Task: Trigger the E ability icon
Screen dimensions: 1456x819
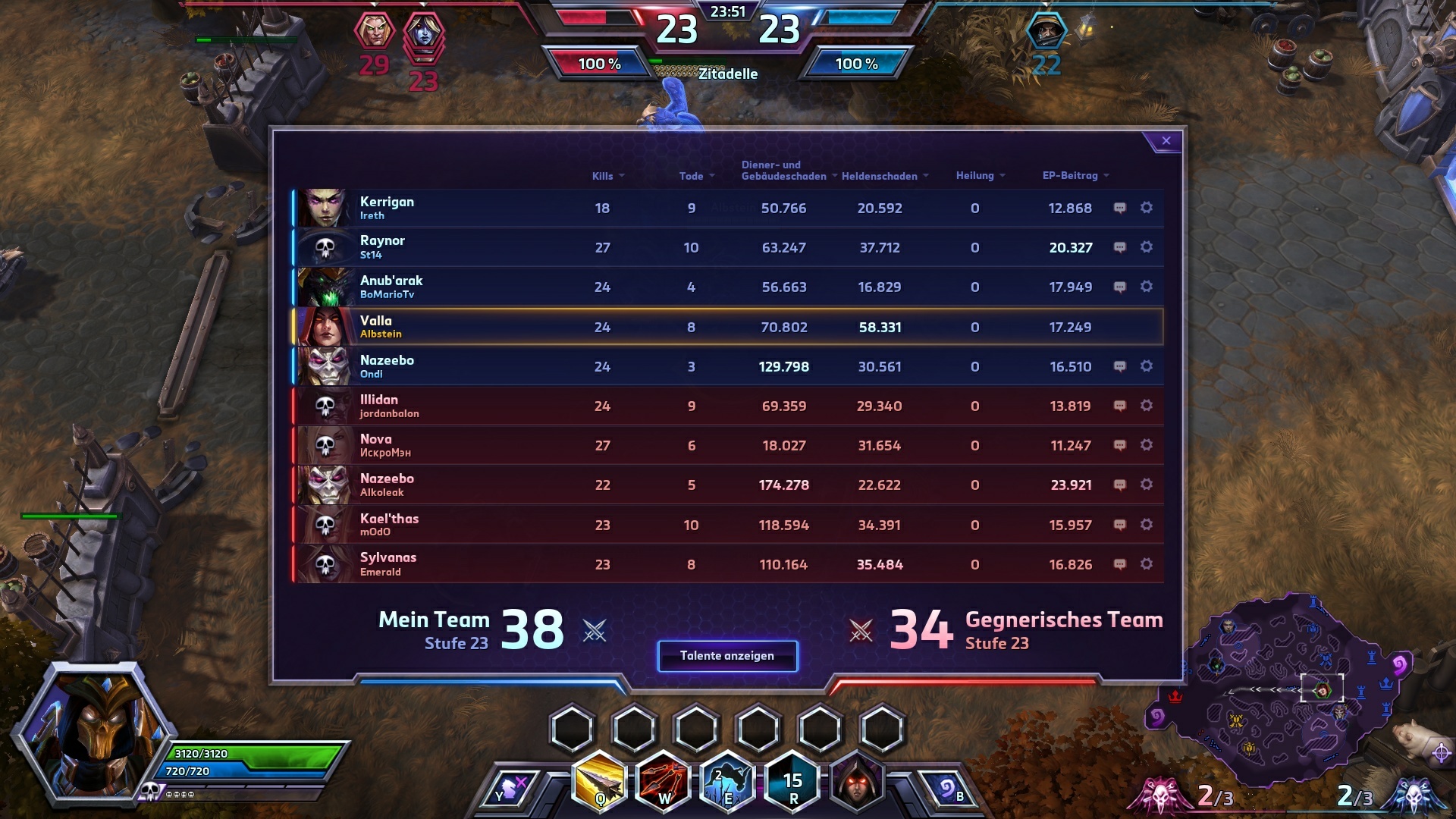Action: point(727,781)
